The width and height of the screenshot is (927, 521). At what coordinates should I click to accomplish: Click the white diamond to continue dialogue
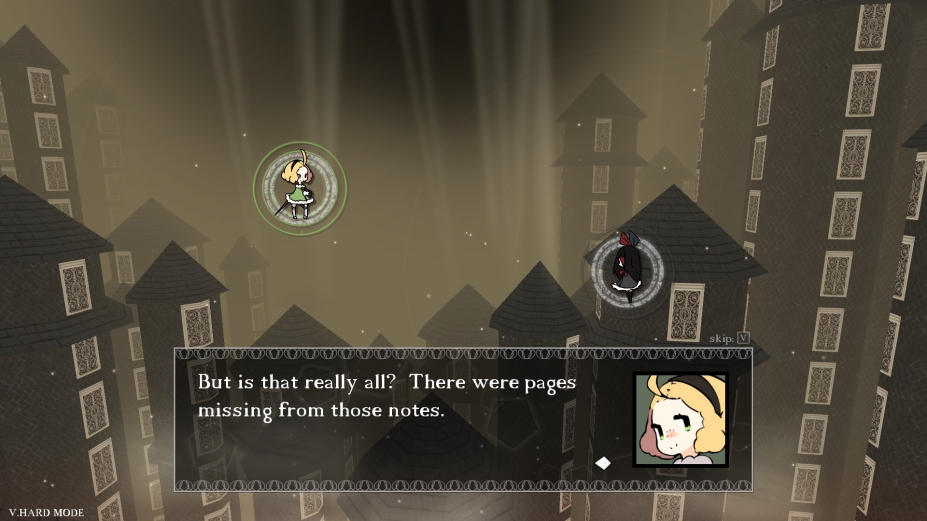point(603,462)
